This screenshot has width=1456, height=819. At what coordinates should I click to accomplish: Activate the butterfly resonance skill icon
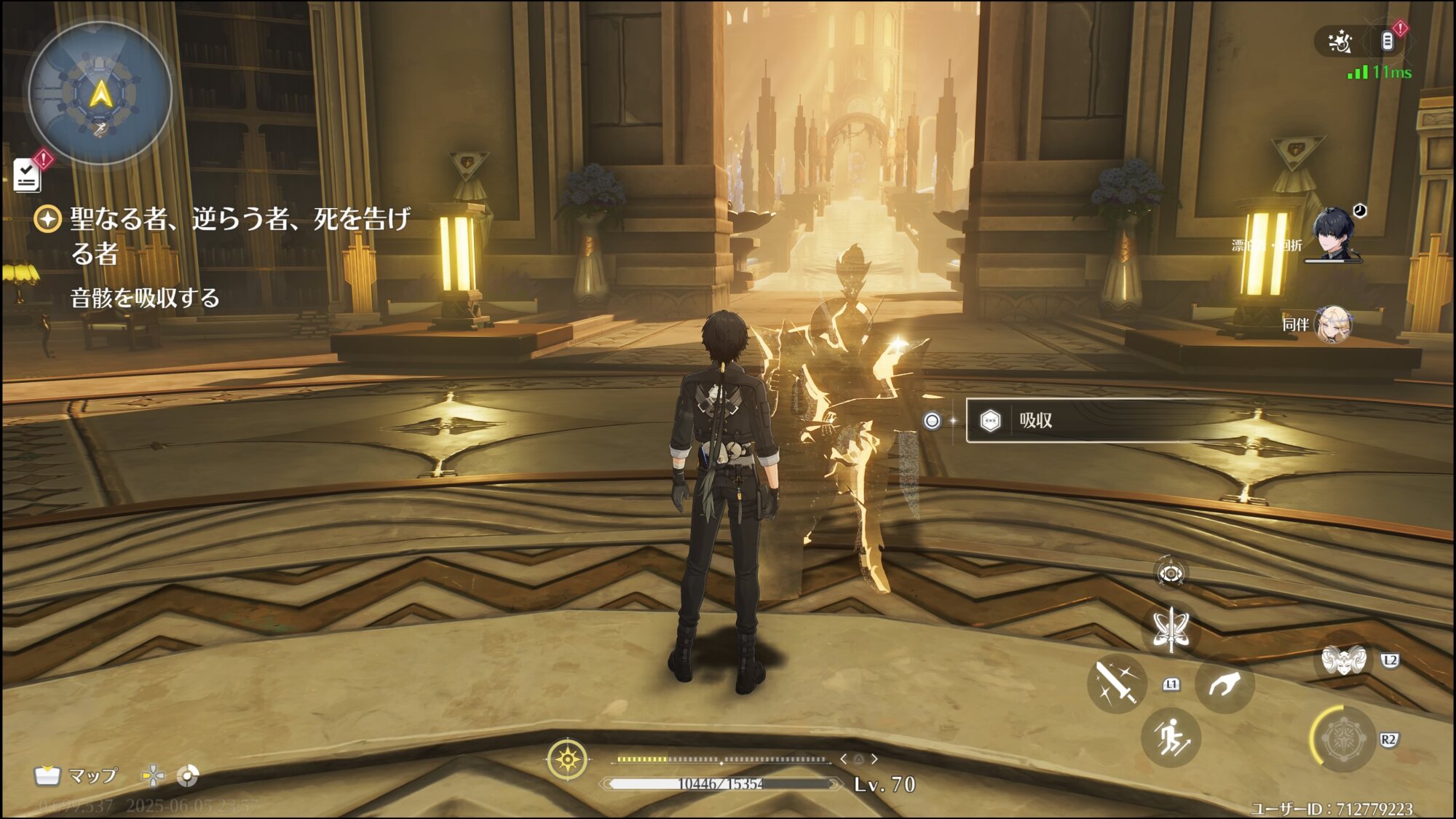tap(1171, 629)
